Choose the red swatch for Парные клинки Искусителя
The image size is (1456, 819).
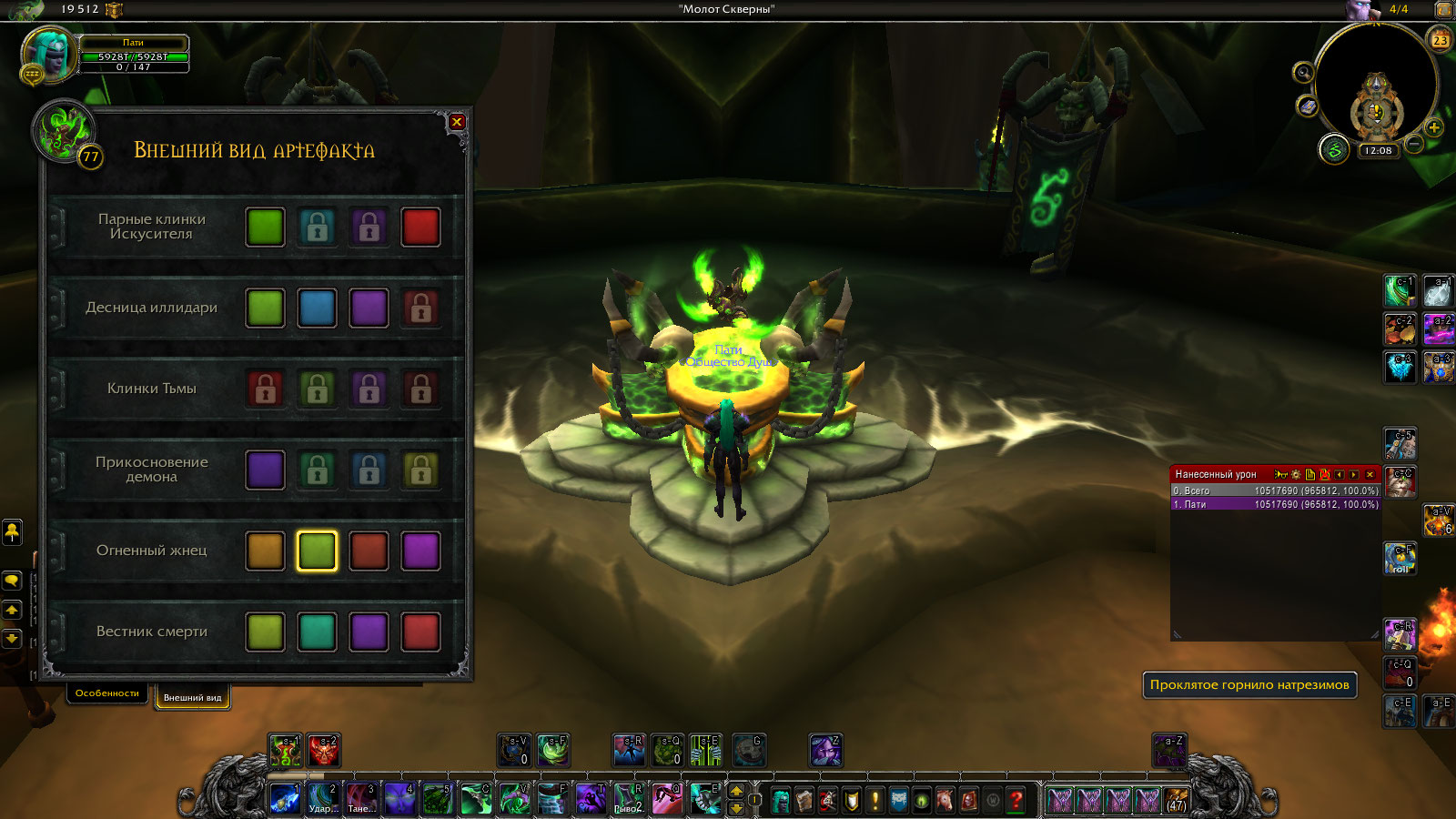pyautogui.click(x=420, y=227)
